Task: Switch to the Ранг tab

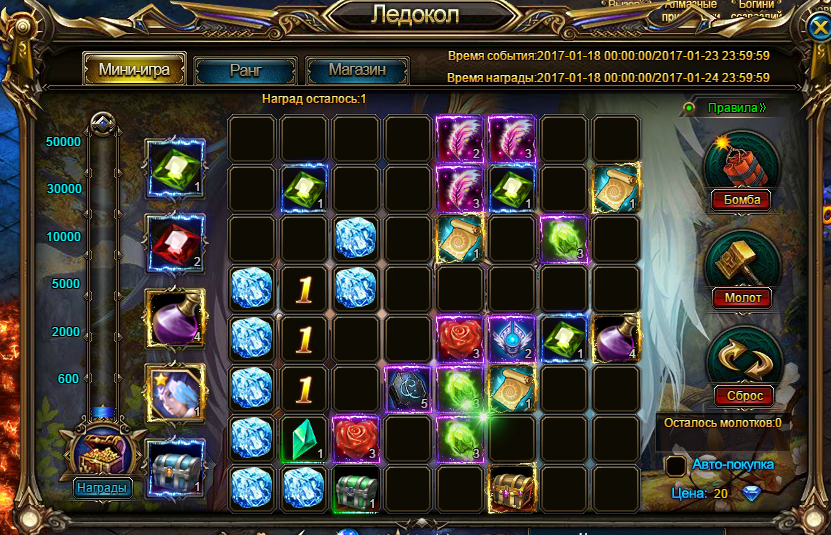Action: click(x=245, y=71)
